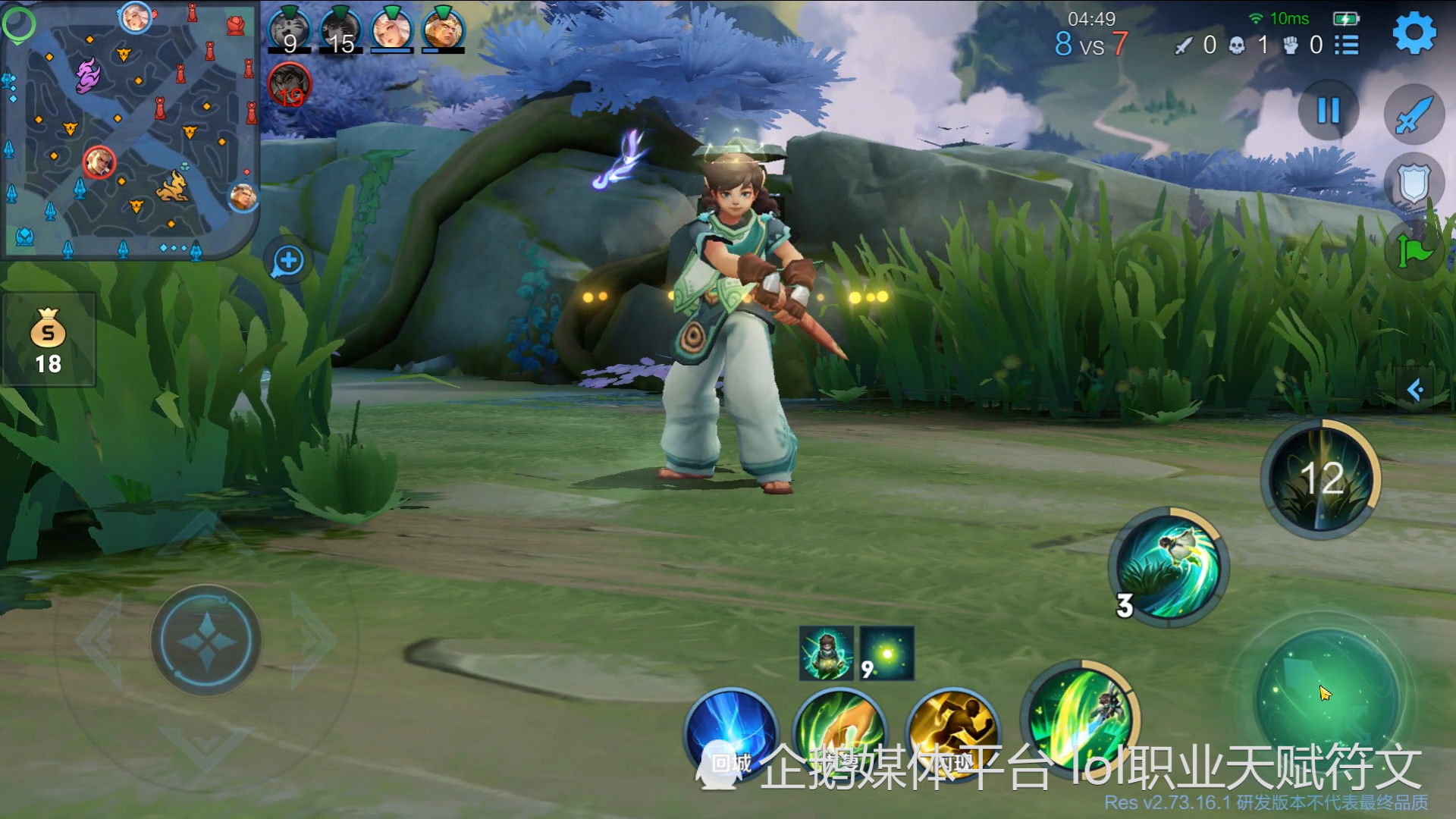Recall to base with the blue swirl
The image size is (1456, 819).
click(731, 734)
